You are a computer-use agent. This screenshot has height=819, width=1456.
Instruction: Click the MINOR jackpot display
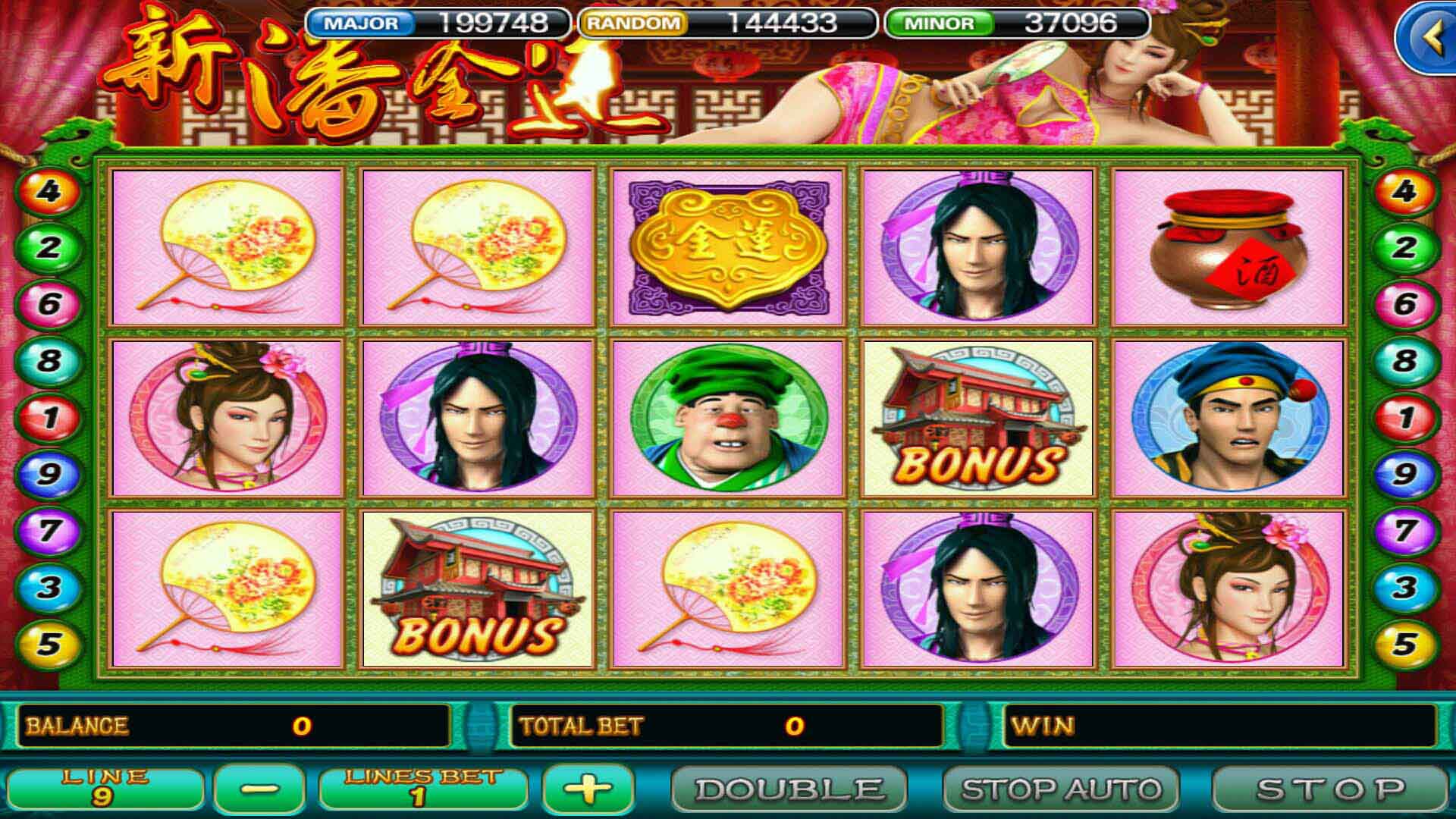coord(1016,20)
